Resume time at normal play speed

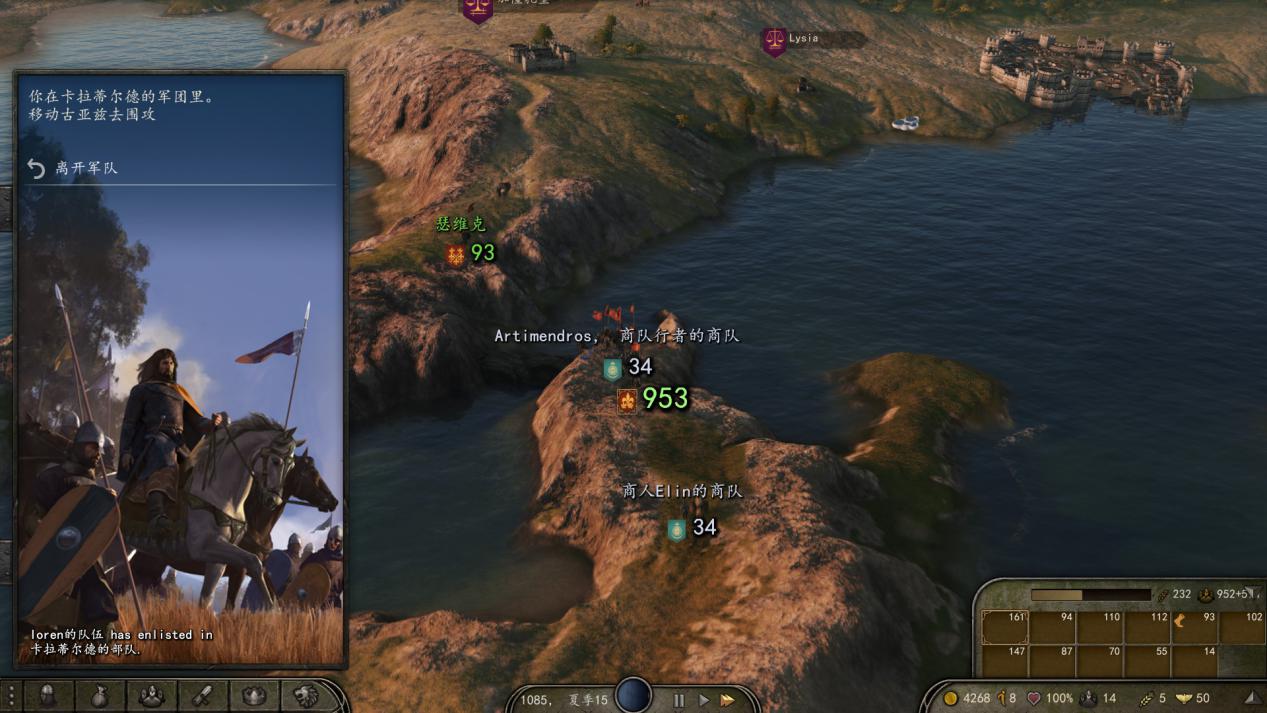[x=703, y=700]
